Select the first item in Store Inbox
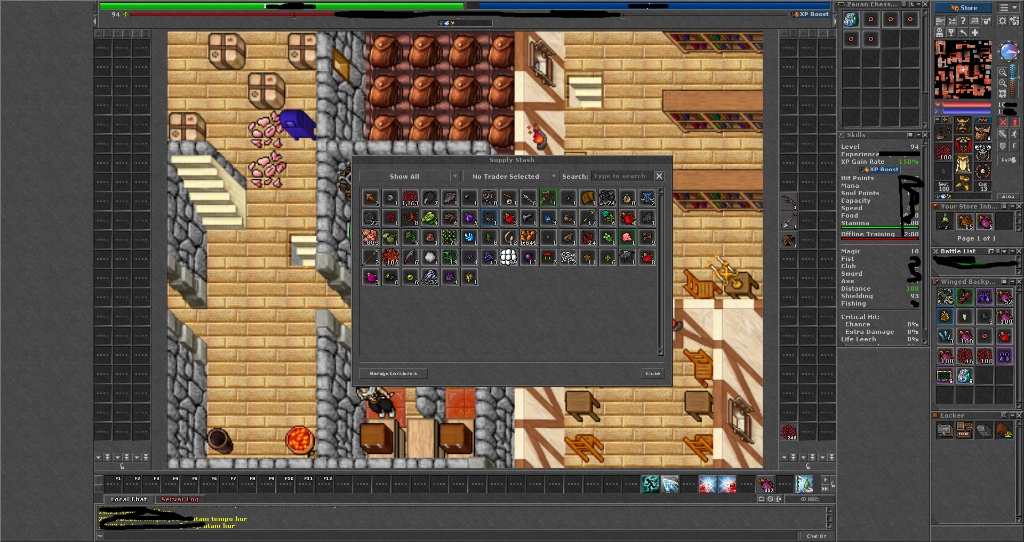The height and width of the screenshot is (542, 1024). point(946,221)
